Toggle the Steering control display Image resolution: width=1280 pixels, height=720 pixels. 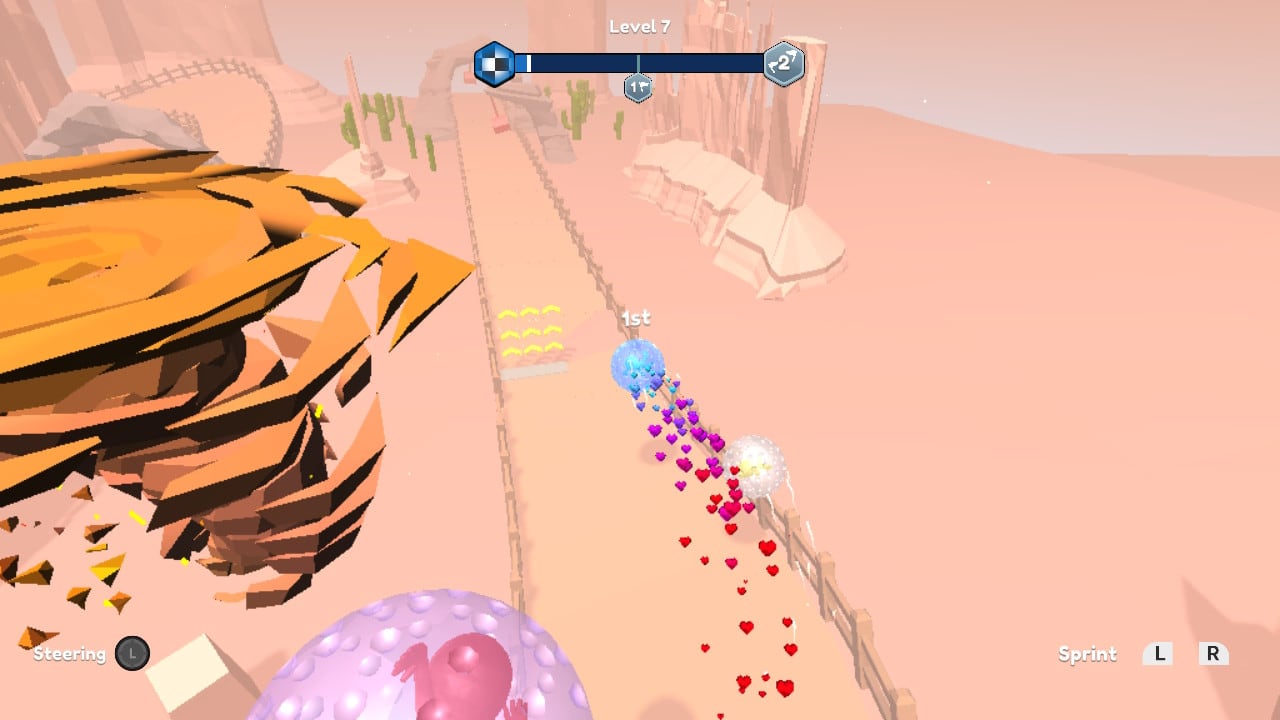pos(70,654)
